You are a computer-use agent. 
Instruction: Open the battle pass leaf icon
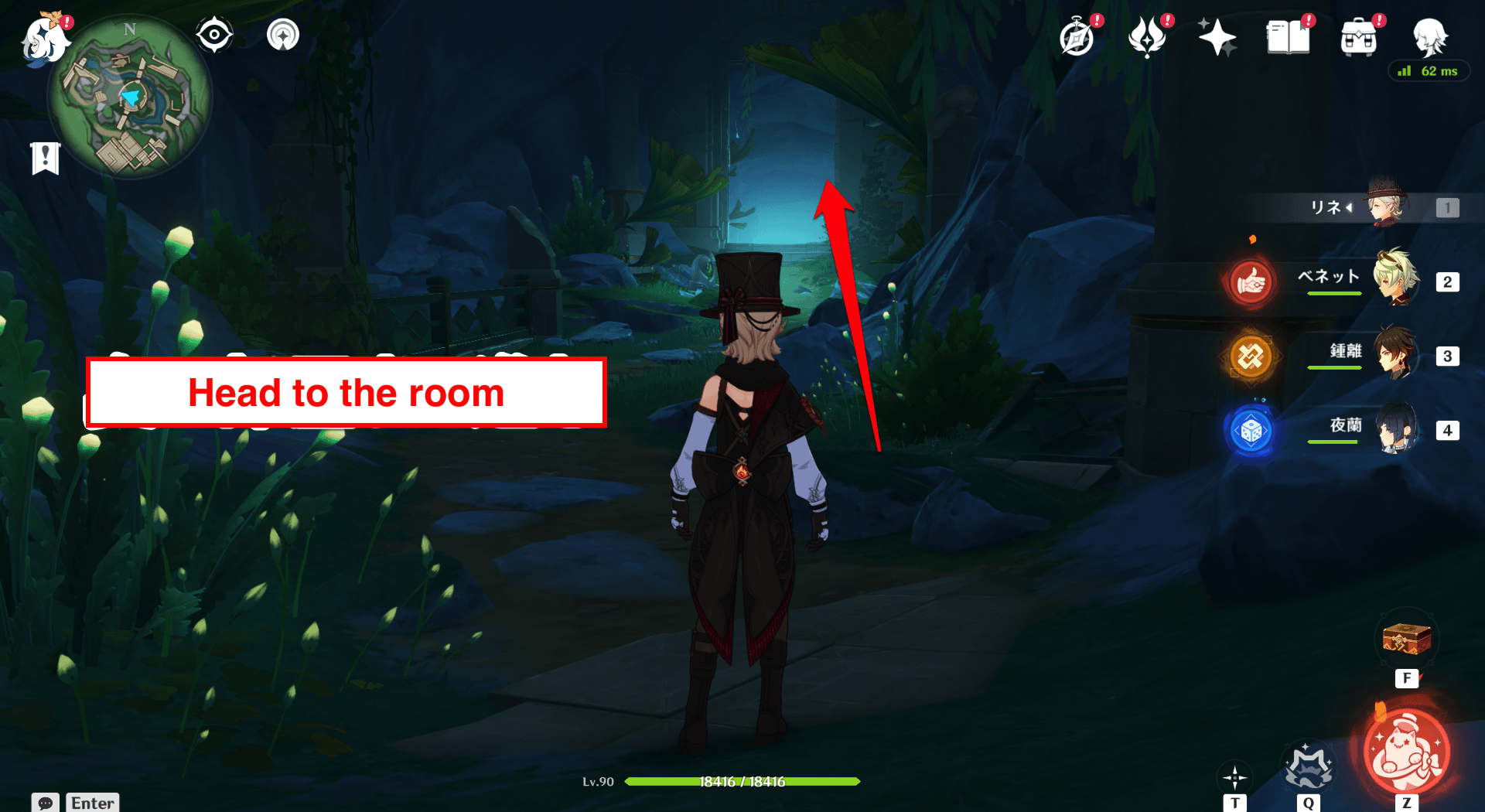tap(1148, 37)
